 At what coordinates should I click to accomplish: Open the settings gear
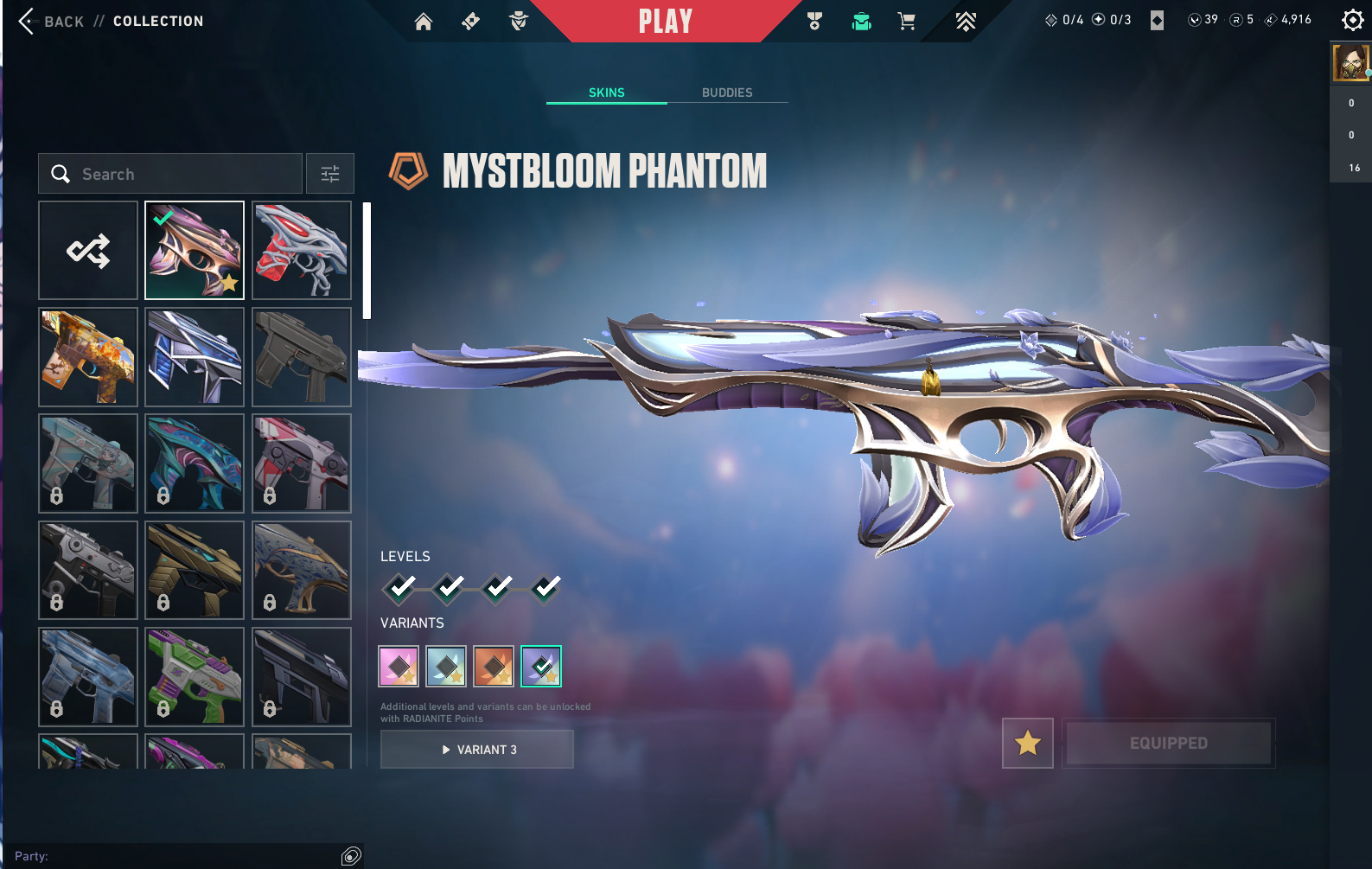pos(1352,20)
